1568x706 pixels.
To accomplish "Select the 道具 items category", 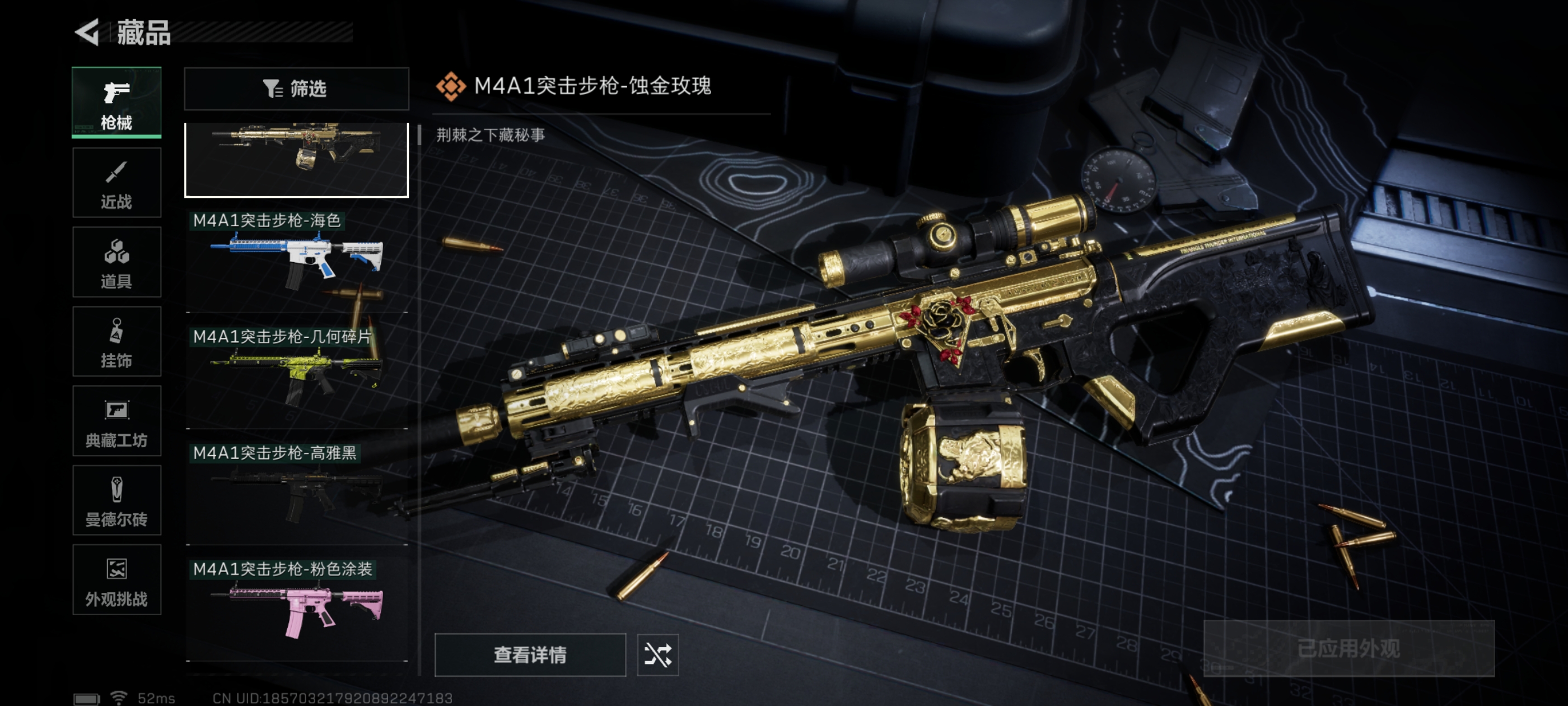I will 116,262.
